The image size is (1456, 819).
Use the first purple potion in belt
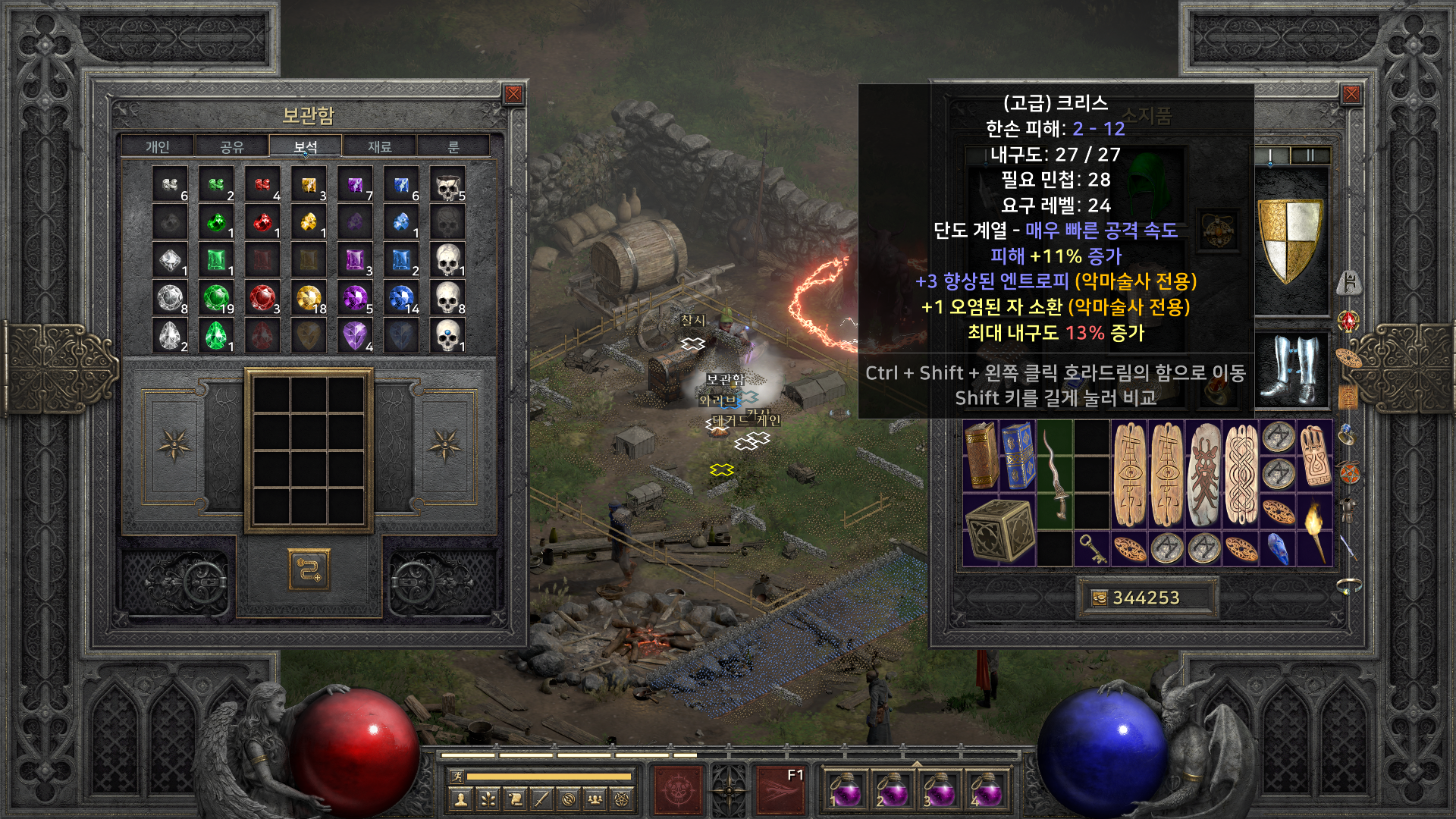(843, 789)
